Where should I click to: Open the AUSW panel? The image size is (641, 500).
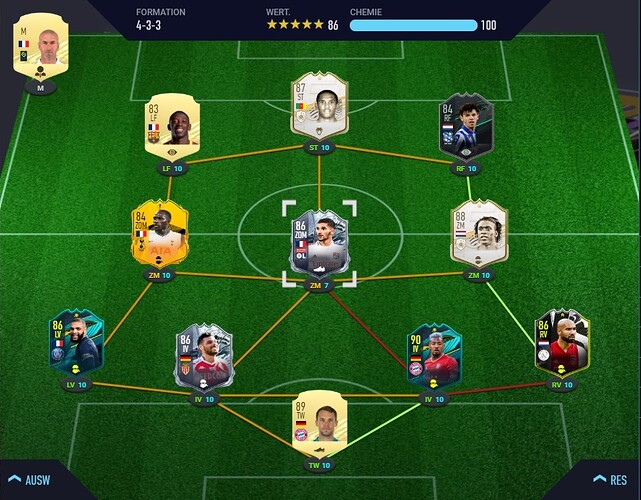point(30,478)
